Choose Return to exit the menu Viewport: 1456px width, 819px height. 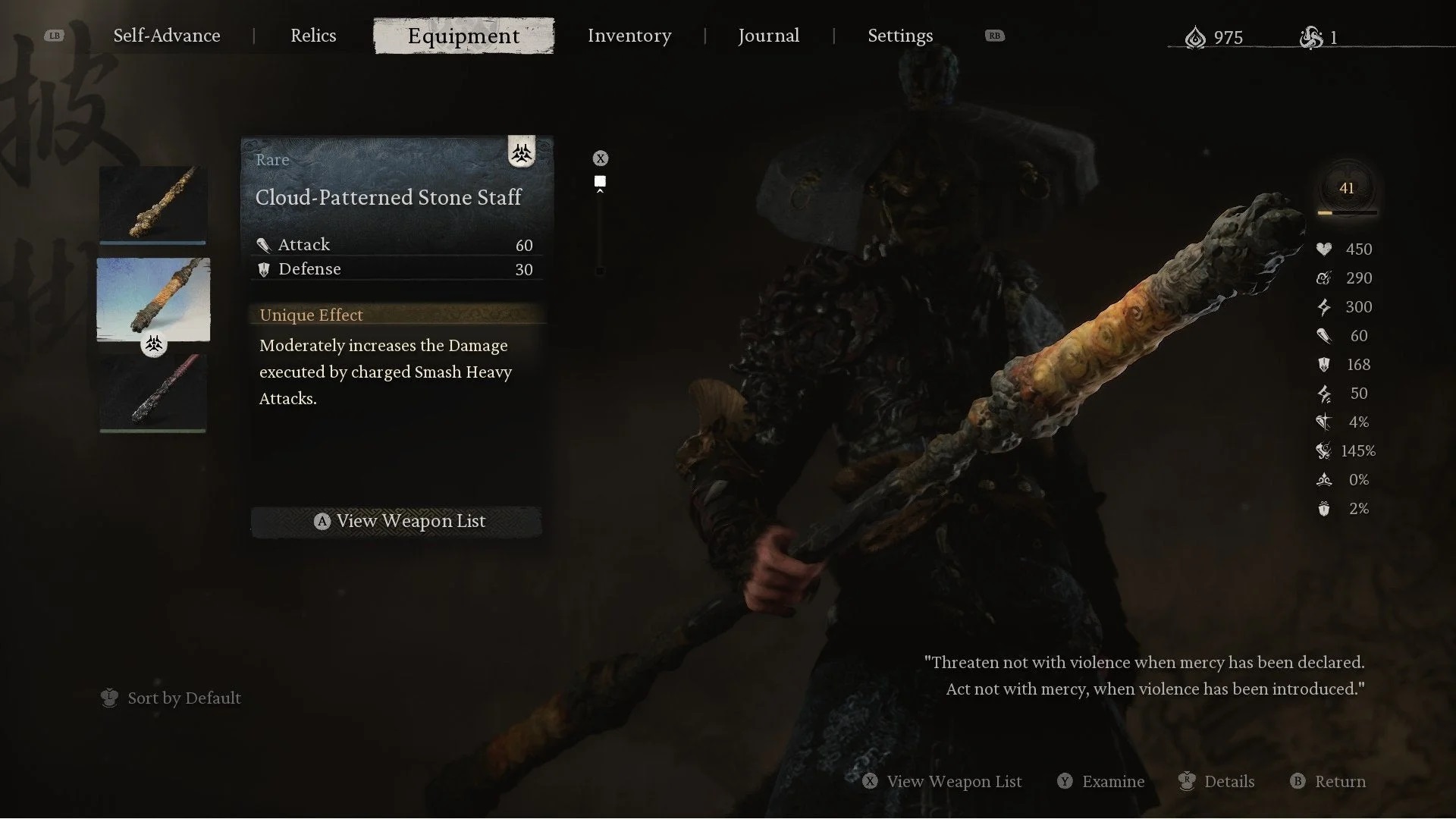[1328, 781]
